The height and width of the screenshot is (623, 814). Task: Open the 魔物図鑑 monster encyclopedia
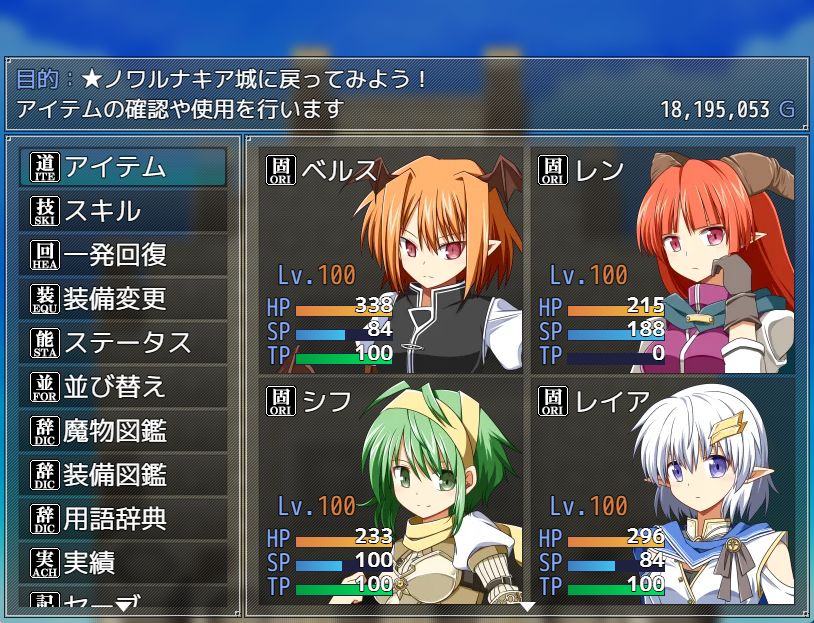click(123, 431)
